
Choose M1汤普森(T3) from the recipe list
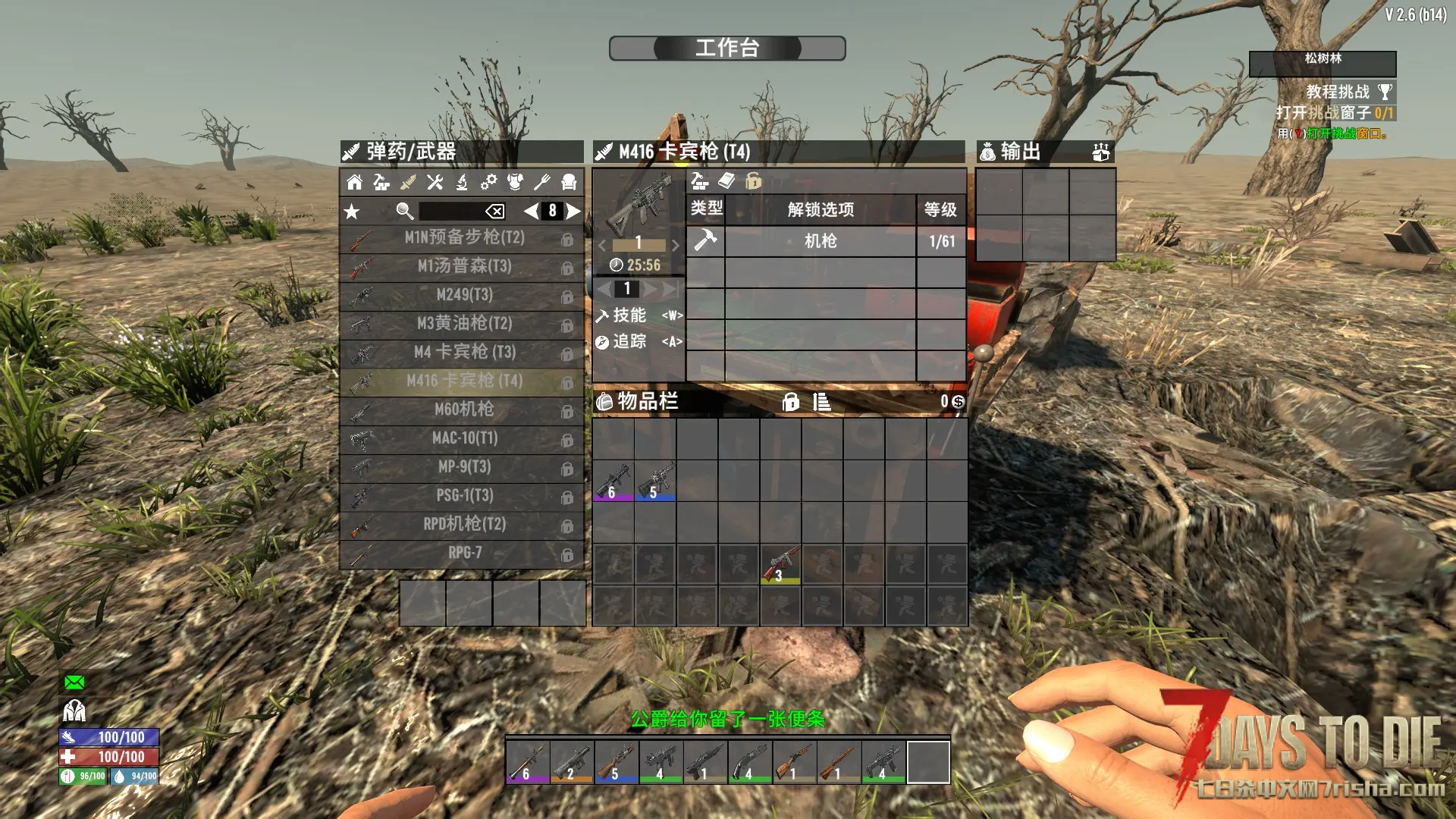coord(463,266)
